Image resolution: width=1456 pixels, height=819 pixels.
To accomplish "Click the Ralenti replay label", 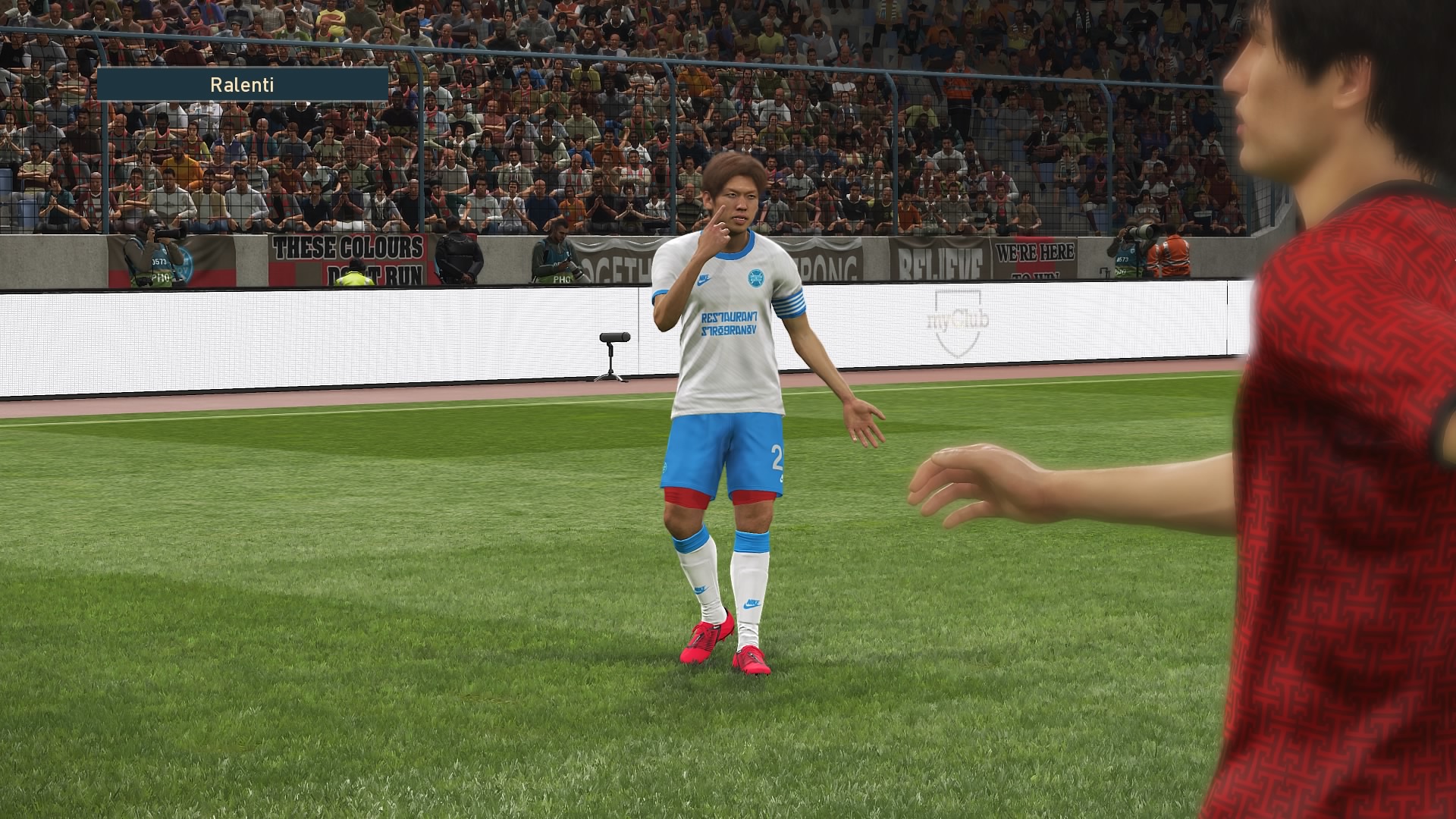I will click(242, 84).
